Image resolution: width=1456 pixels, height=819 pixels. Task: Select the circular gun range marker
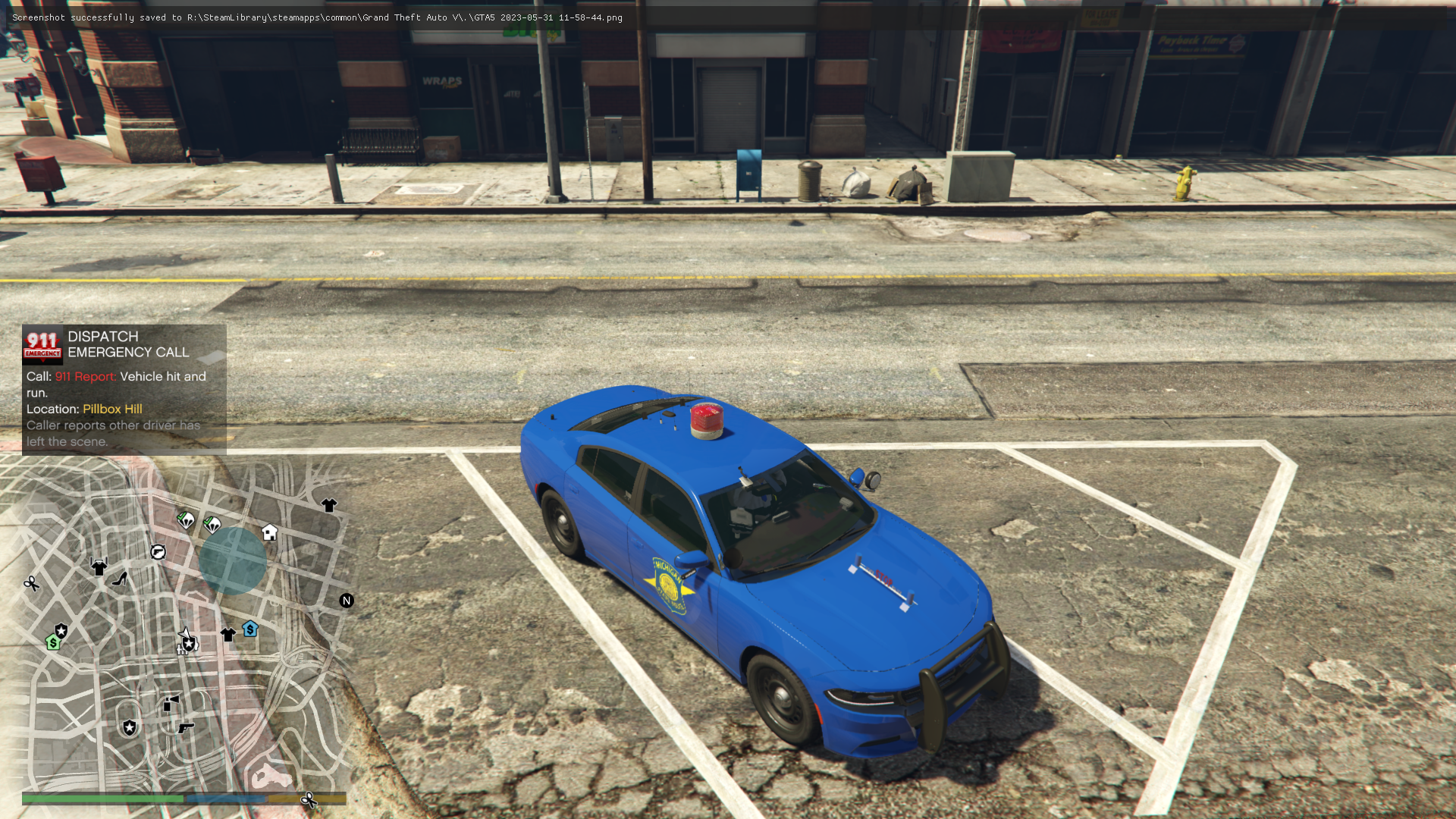158,552
